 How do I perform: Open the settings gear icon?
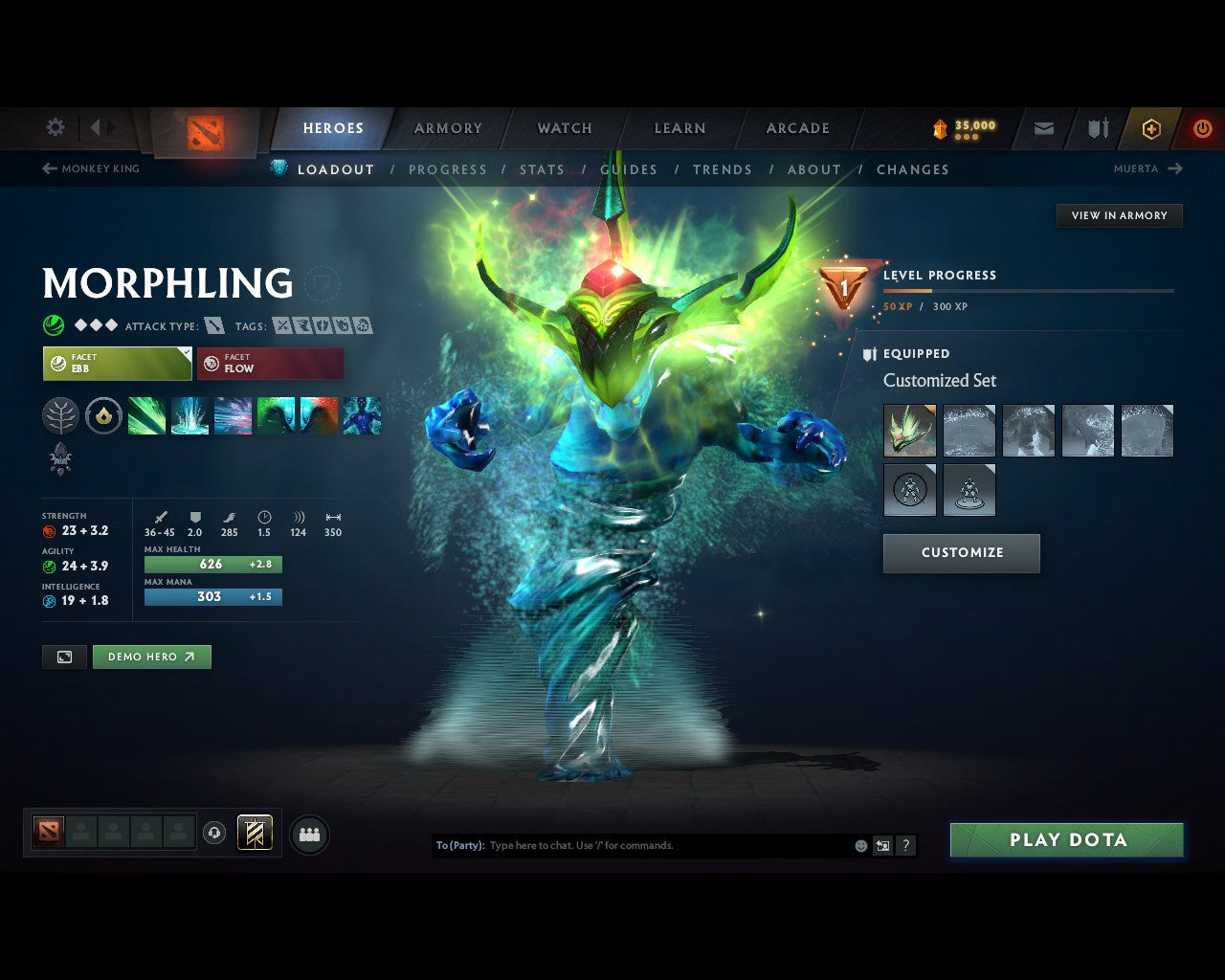(x=55, y=127)
